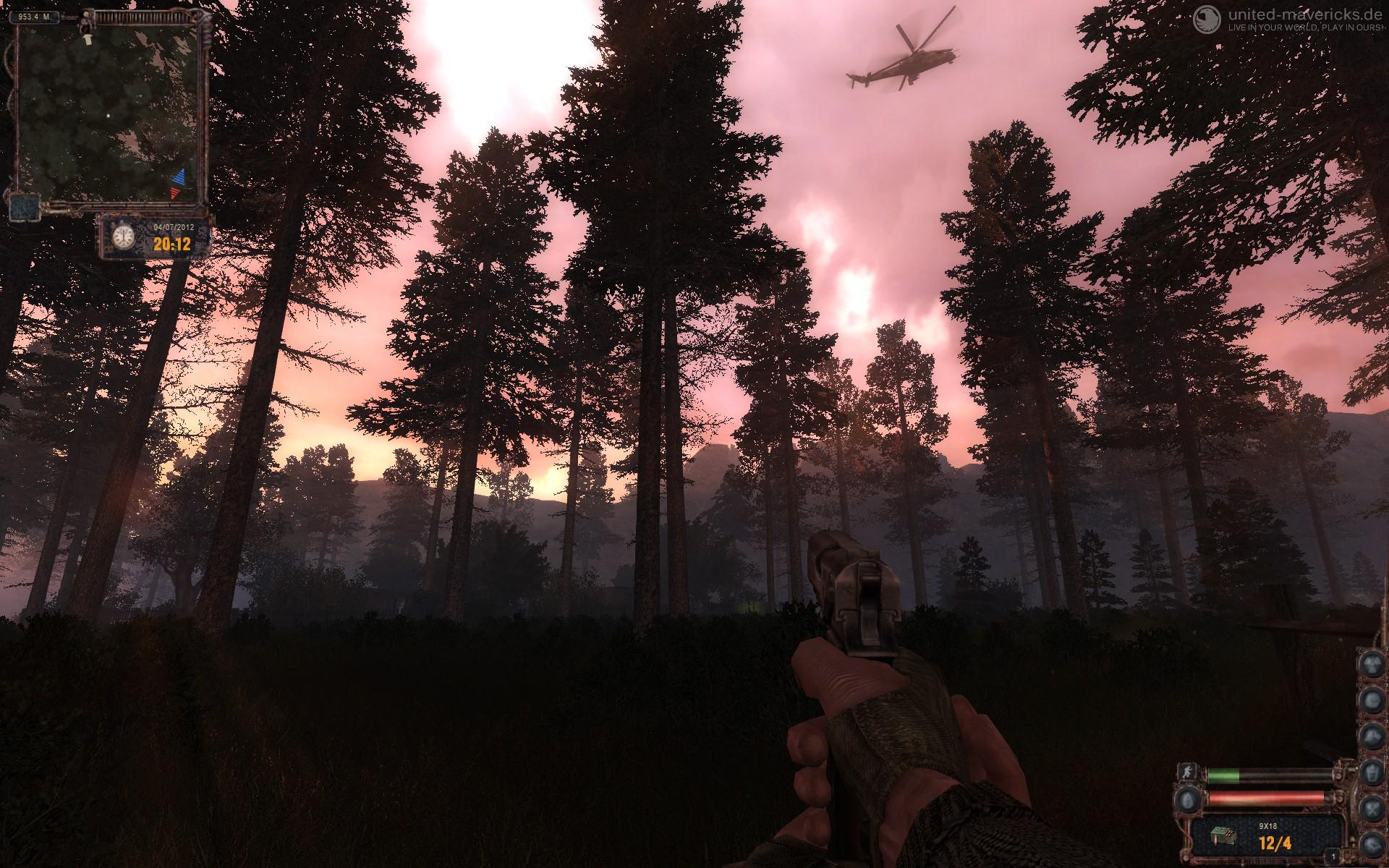
Task: Click the grenade icon beside the red bar
Action: [x=1187, y=799]
